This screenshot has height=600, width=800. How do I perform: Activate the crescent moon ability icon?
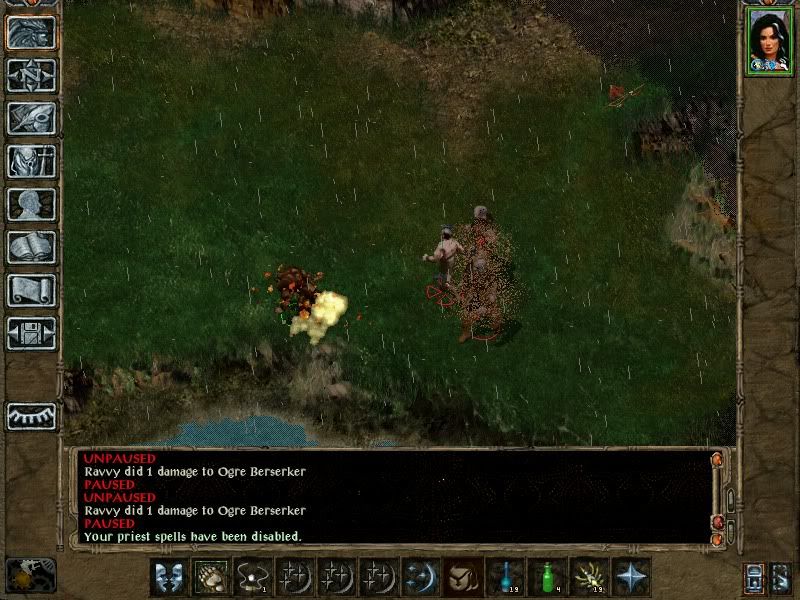pyautogui.click(x=421, y=577)
